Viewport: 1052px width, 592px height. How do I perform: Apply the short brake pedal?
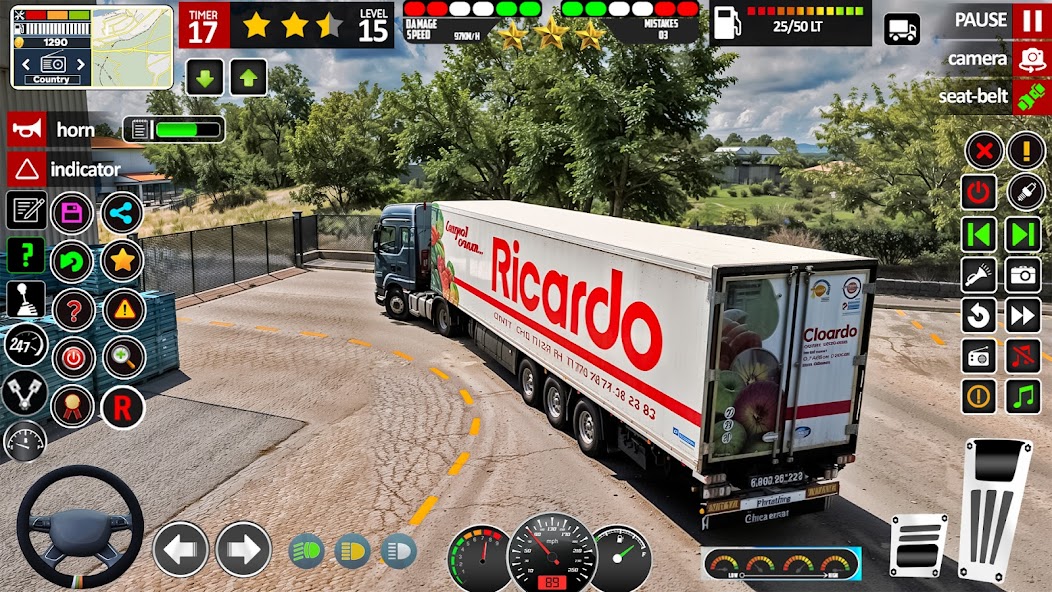(918, 545)
